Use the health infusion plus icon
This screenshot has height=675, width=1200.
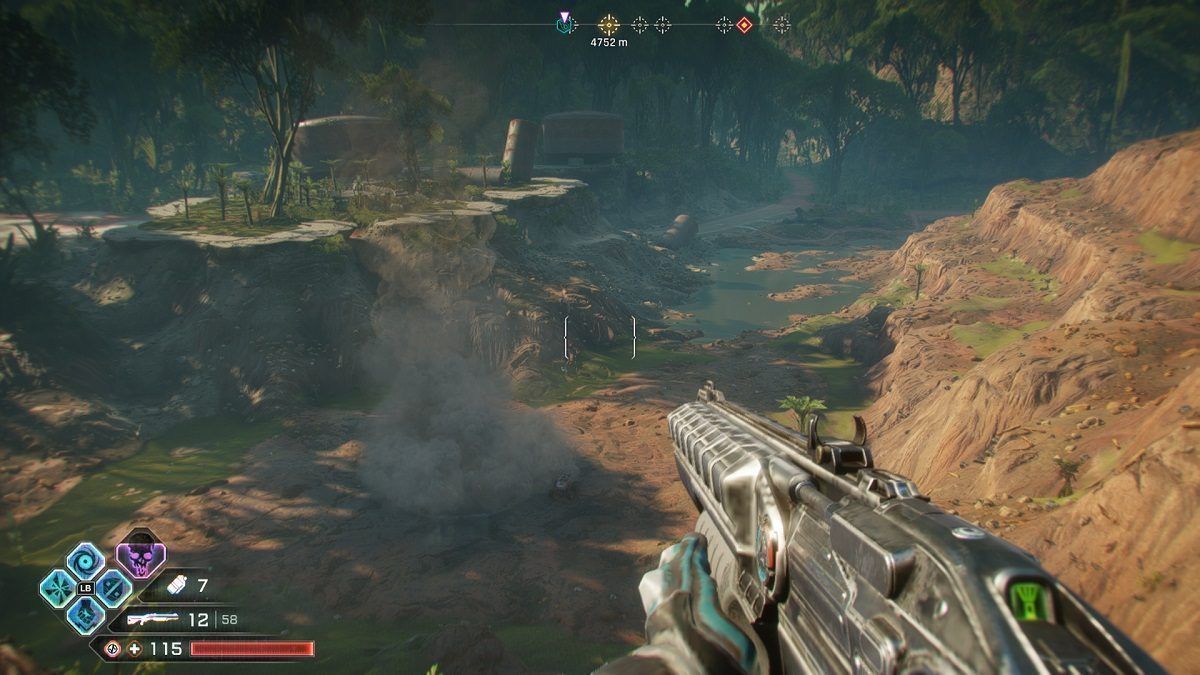(x=134, y=649)
